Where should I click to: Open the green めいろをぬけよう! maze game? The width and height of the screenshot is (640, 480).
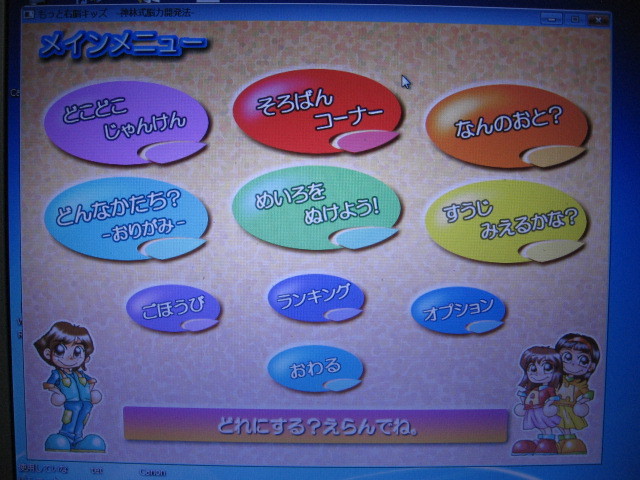(316, 207)
